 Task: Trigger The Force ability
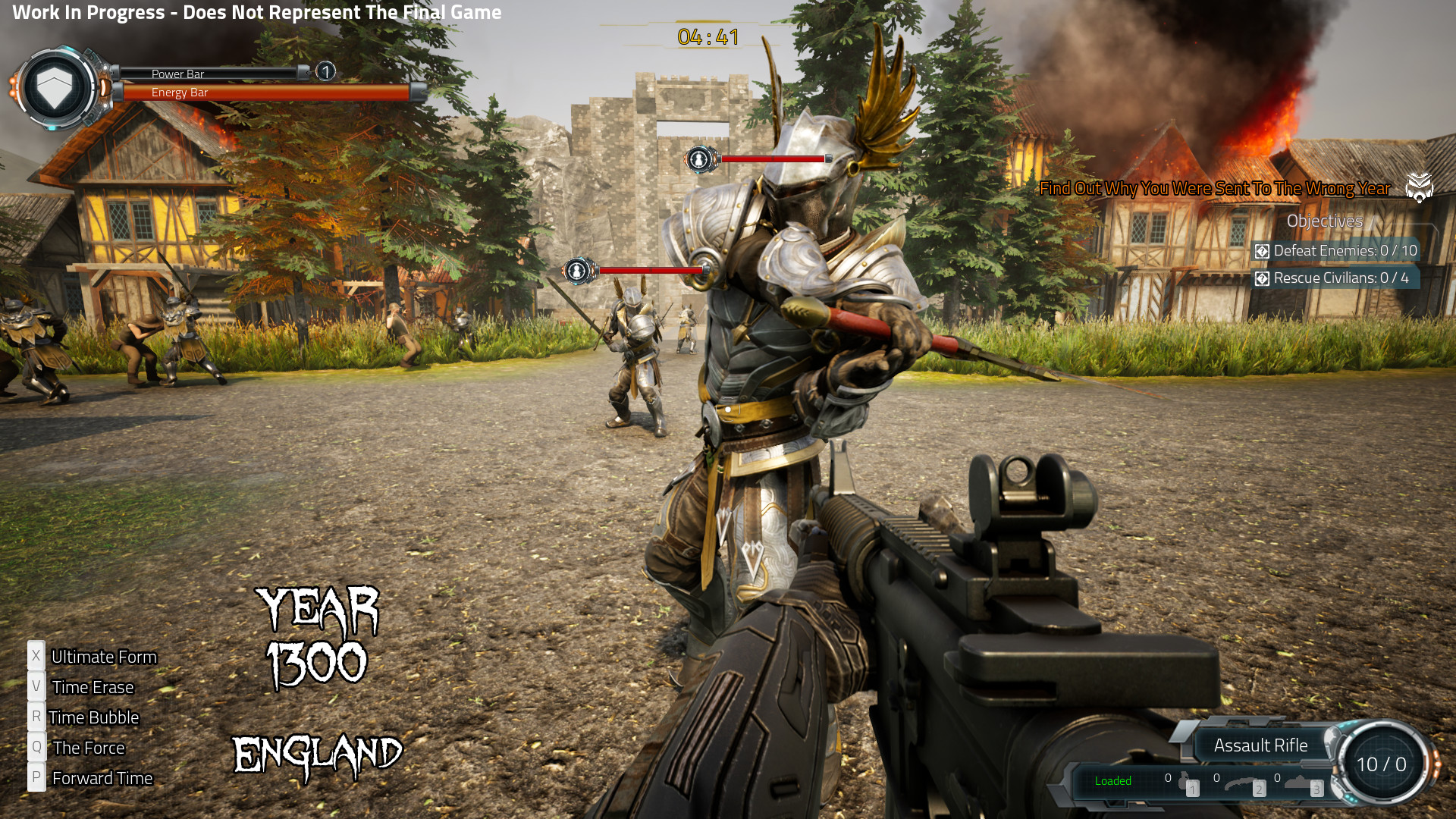point(88,748)
